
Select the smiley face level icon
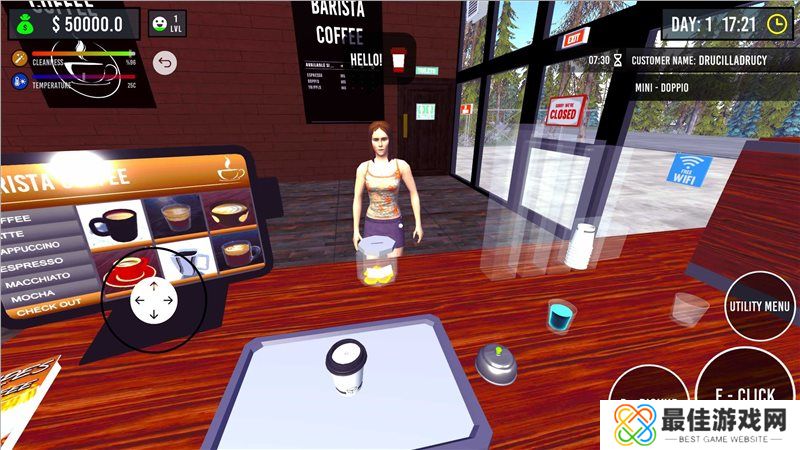click(x=167, y=23)
